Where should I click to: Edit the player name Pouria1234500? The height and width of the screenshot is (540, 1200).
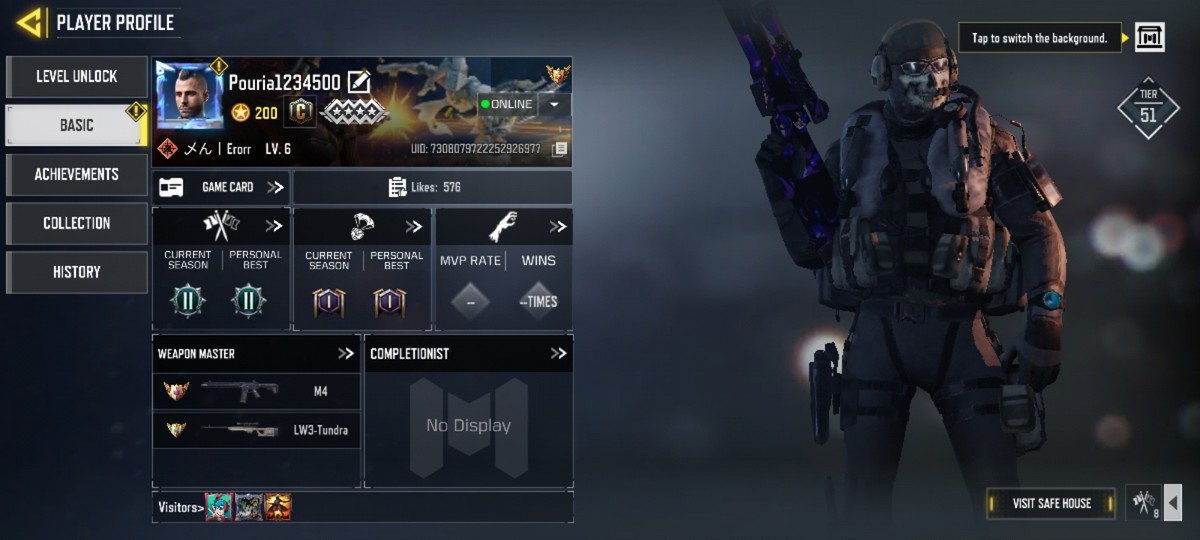coord(358,82)
